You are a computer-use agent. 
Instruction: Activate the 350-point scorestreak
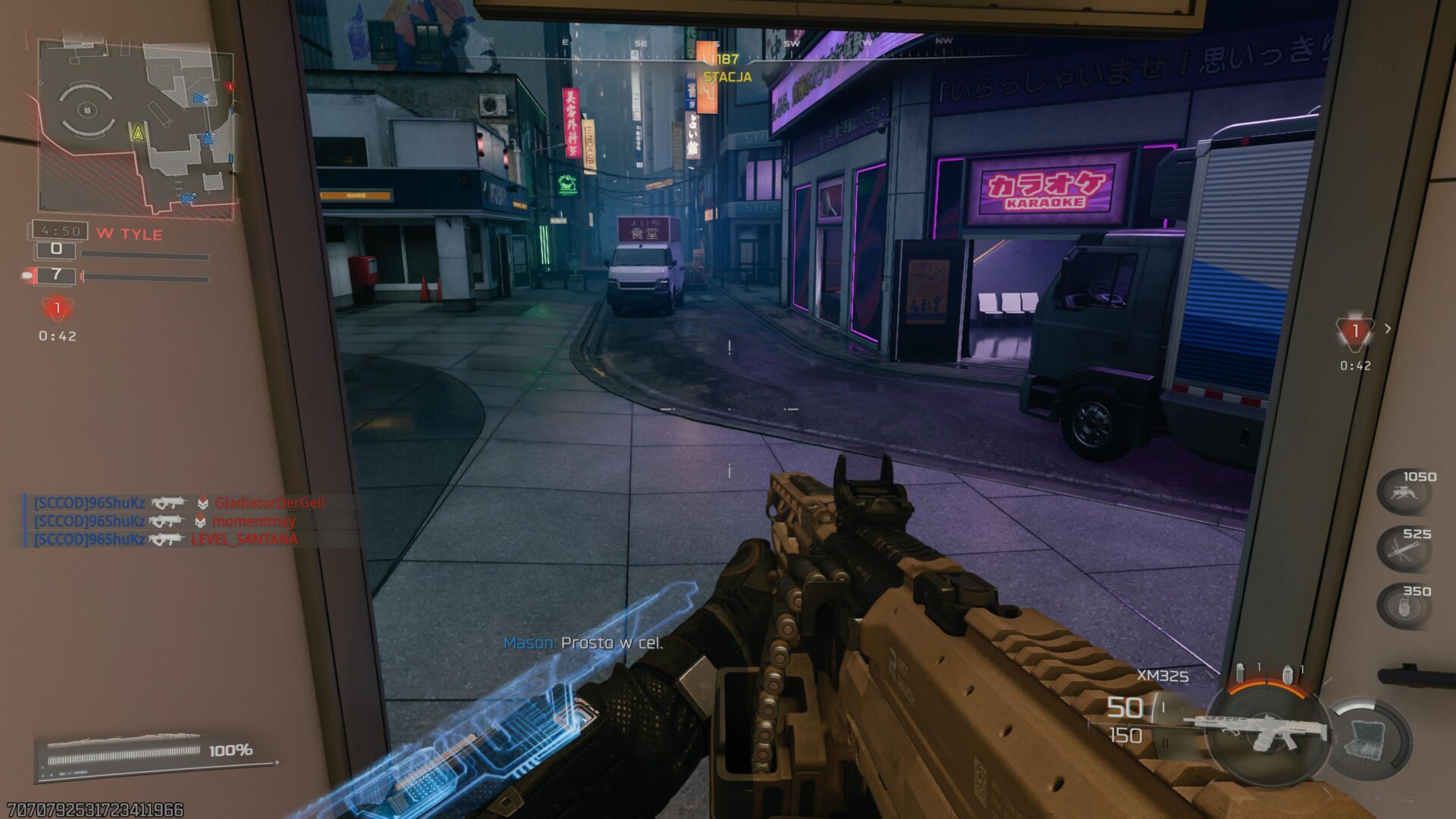(1403, 605)
